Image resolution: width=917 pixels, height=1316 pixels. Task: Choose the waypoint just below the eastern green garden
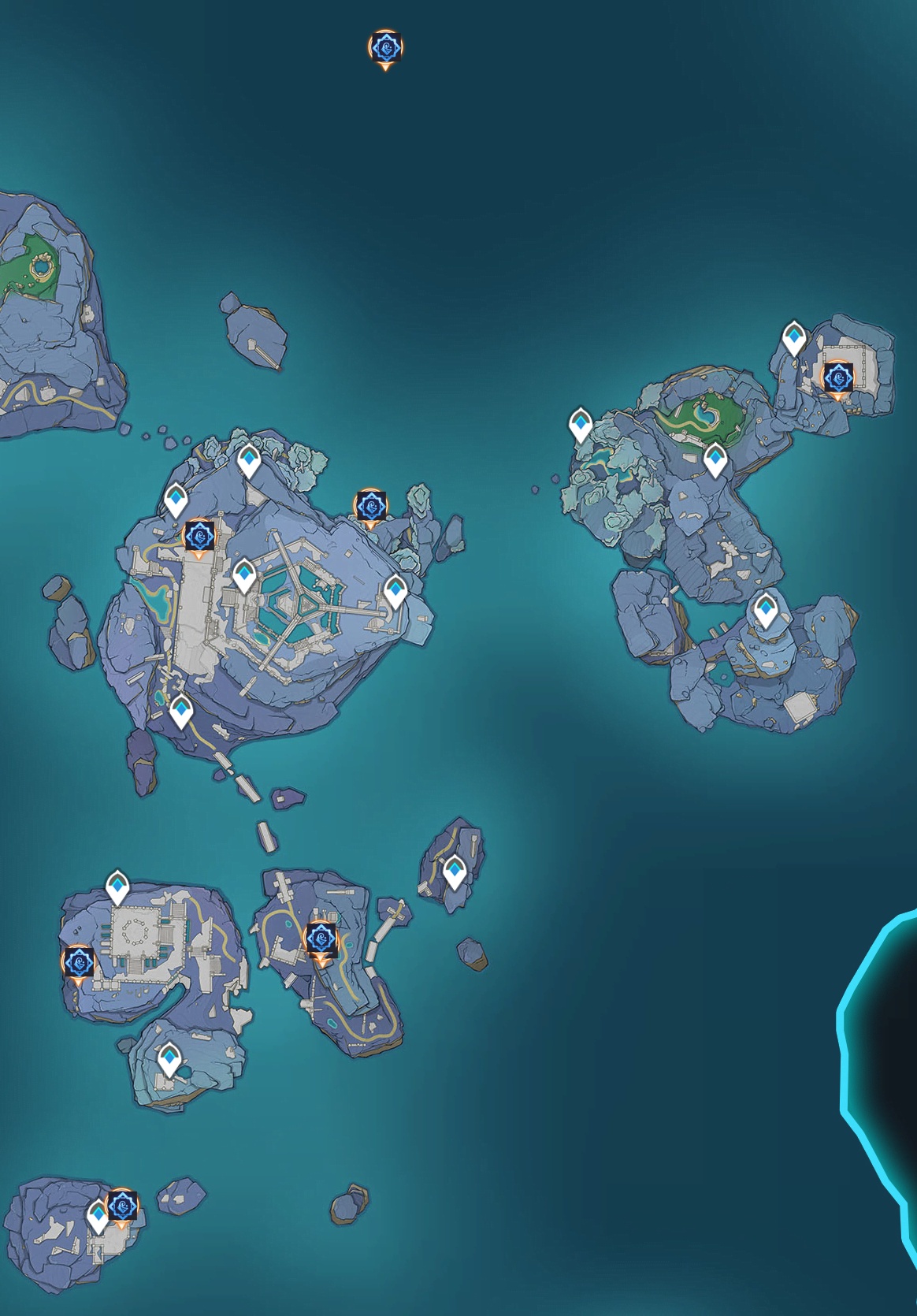tap(715, 459)
